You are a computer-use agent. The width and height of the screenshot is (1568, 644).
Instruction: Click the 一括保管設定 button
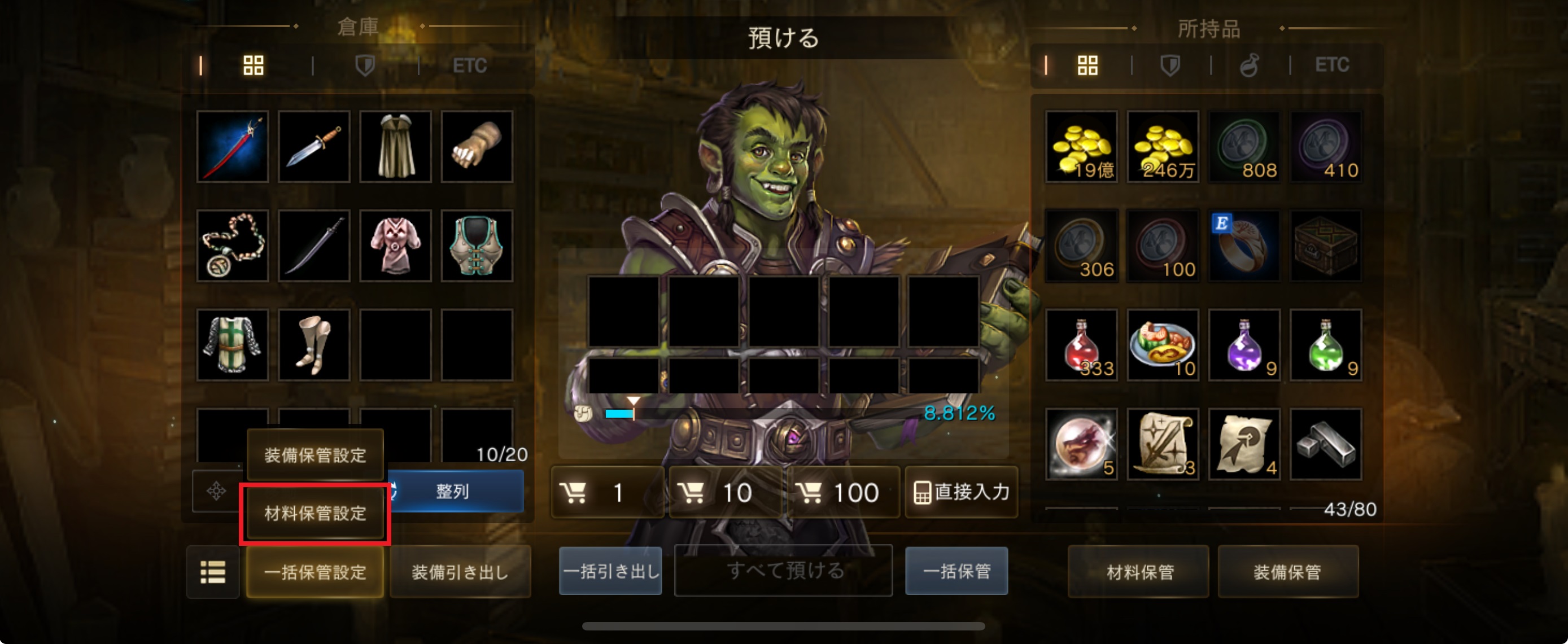click(x=315, y=572)
